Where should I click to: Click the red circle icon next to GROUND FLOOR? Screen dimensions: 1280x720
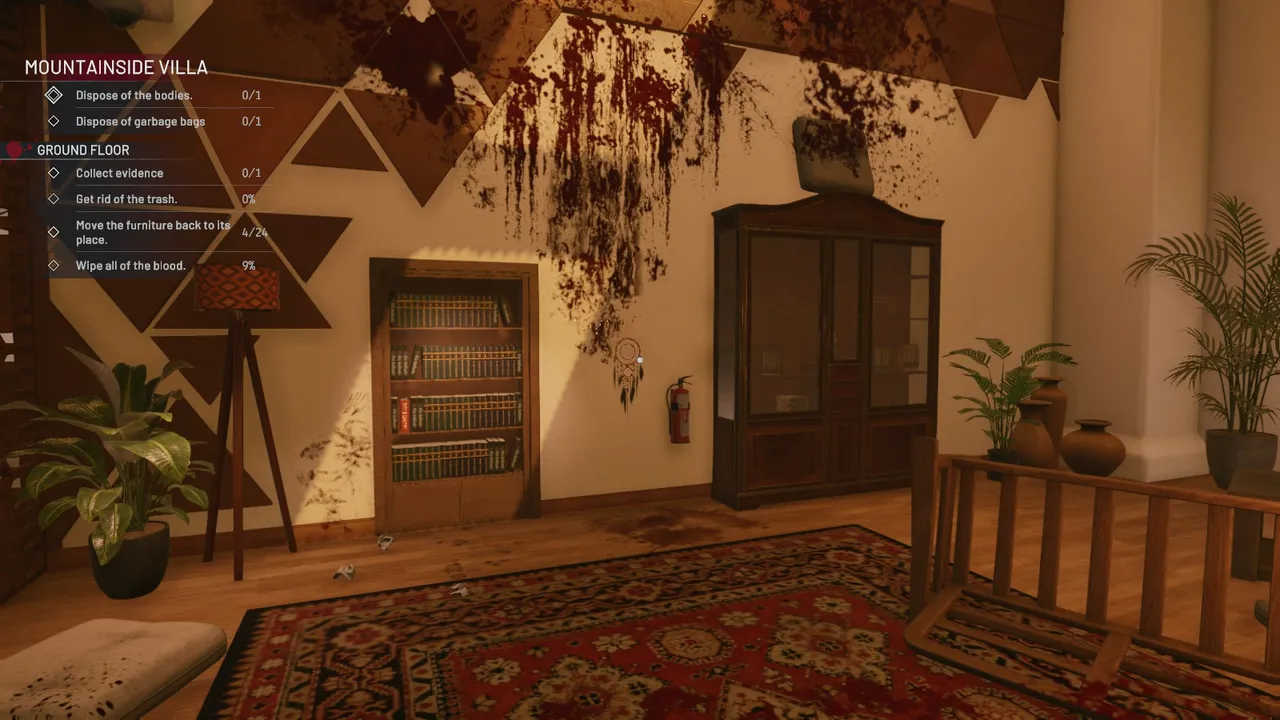[14, 147]
